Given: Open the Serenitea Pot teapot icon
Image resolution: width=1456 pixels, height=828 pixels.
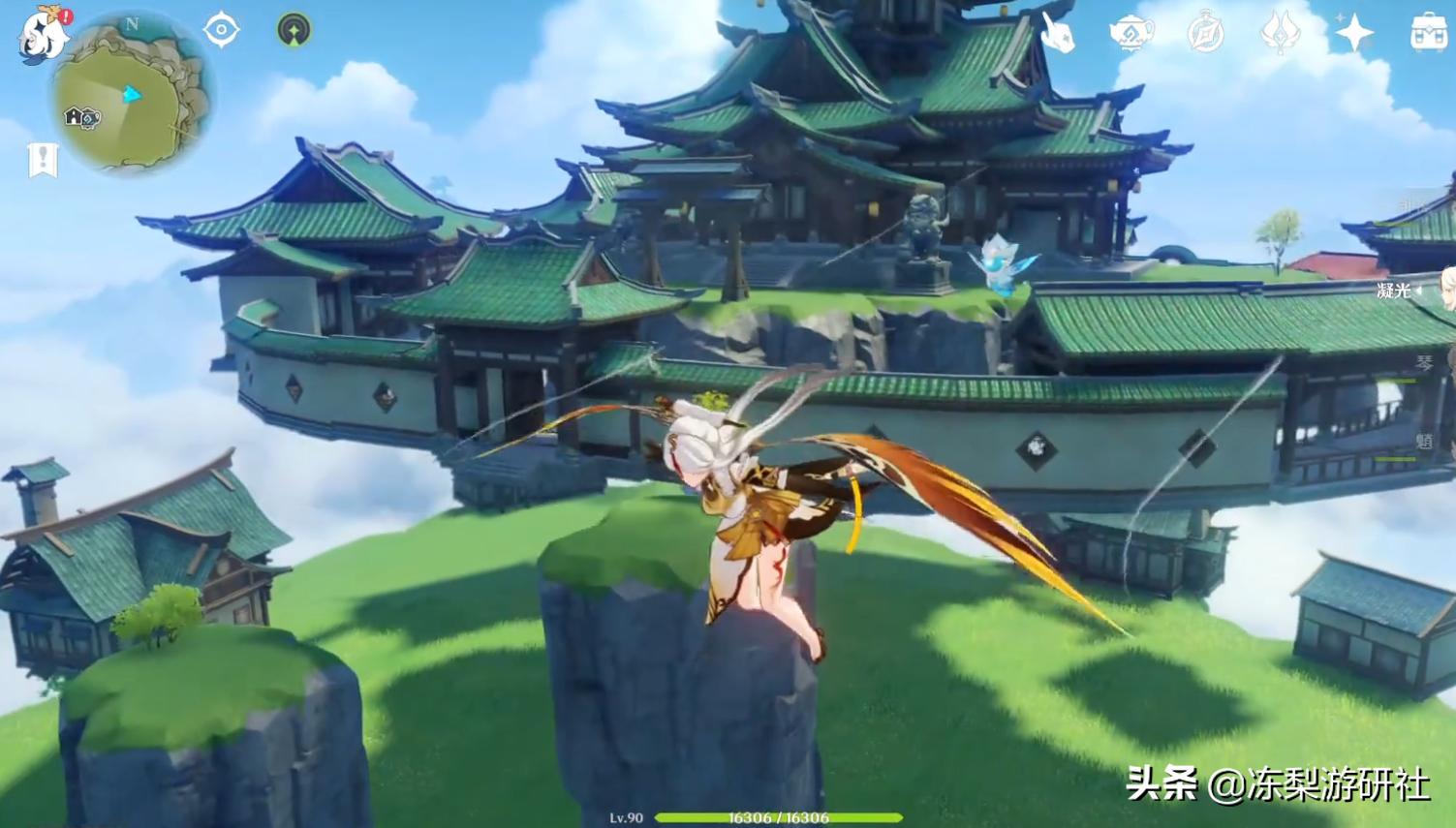Looking at the screenshot, I should [1131, 31].
